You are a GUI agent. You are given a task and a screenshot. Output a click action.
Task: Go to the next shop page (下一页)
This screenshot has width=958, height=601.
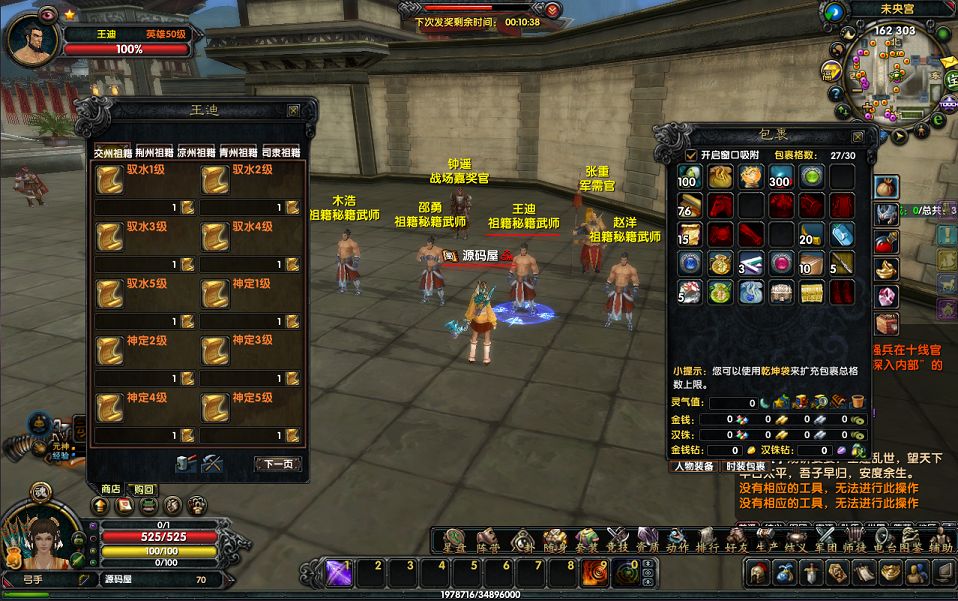coord(278,464)
